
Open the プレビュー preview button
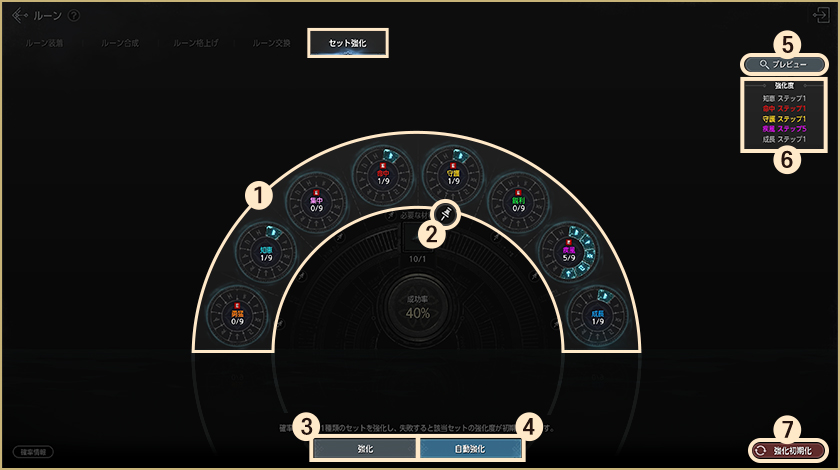[785, 64]
